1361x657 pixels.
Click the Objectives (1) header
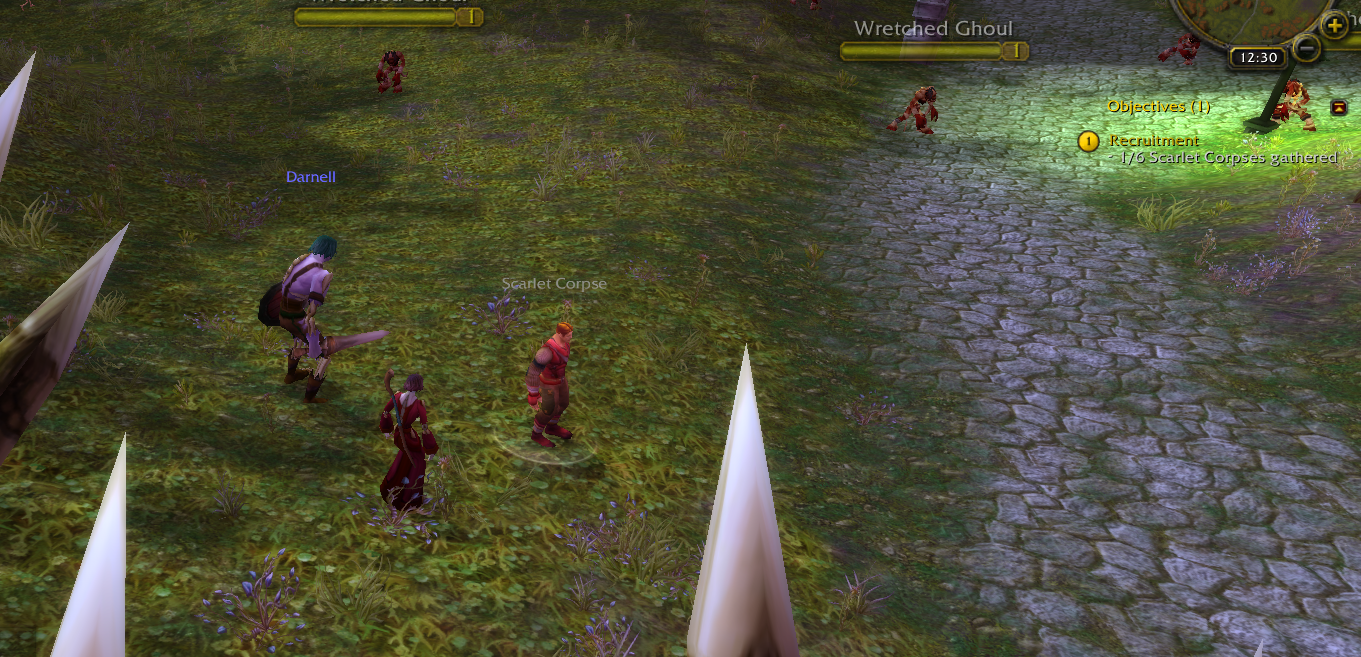pos(1158,106)
